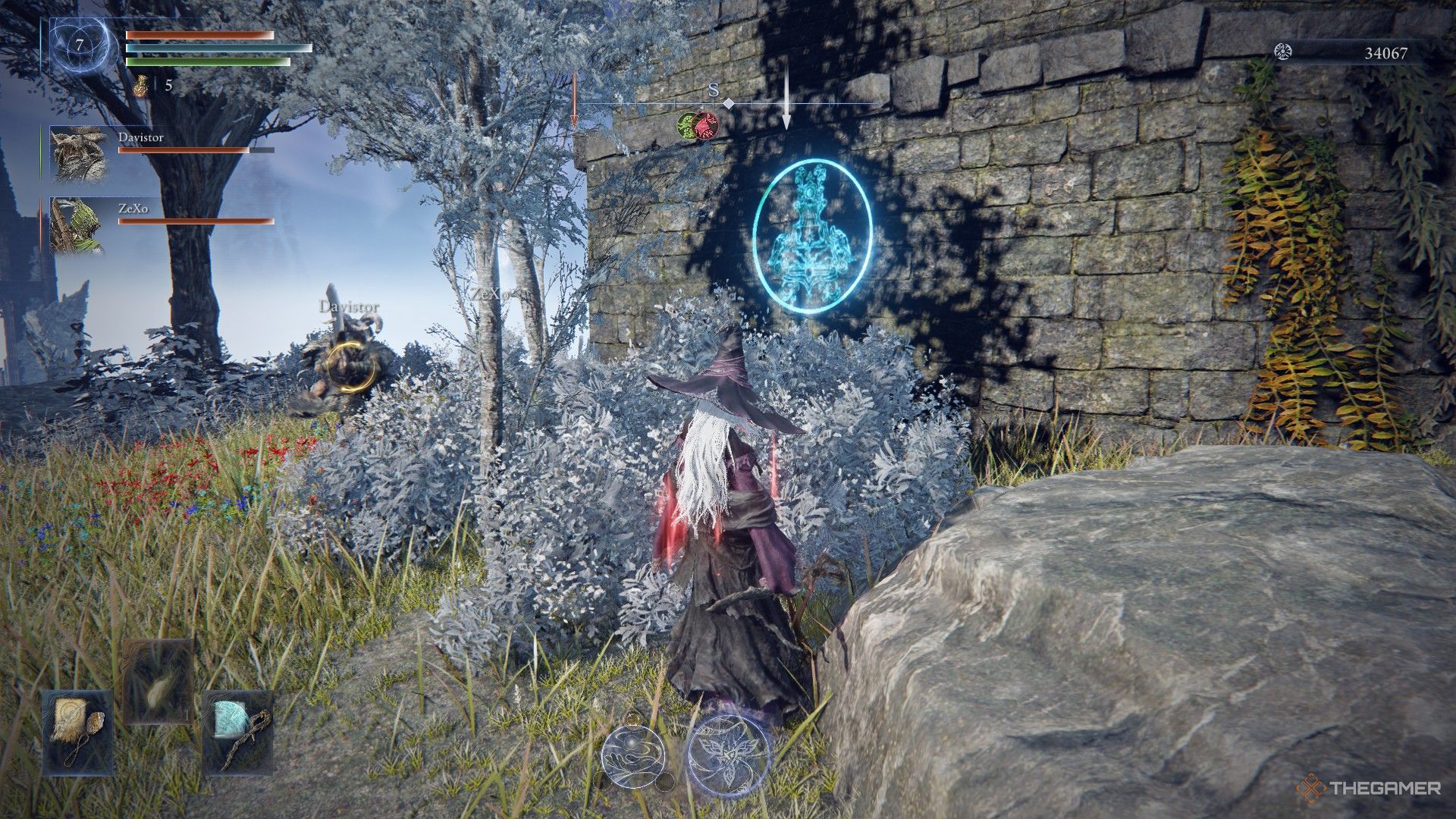The height and width of the screenshot is (819, 1456).
Task: Click the rune currency icon near 34067
Action: tap(1283, 52)
